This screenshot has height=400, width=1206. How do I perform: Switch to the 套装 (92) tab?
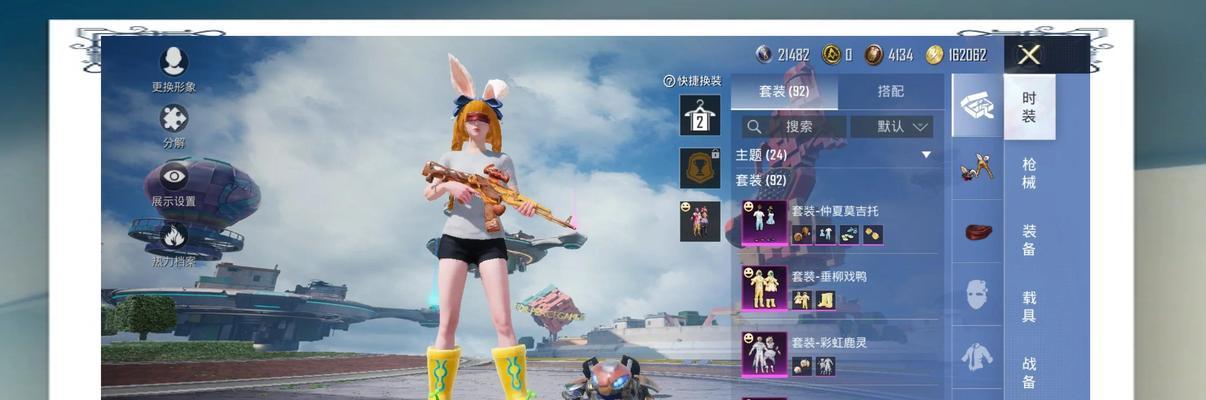click(x=784, y=91)
